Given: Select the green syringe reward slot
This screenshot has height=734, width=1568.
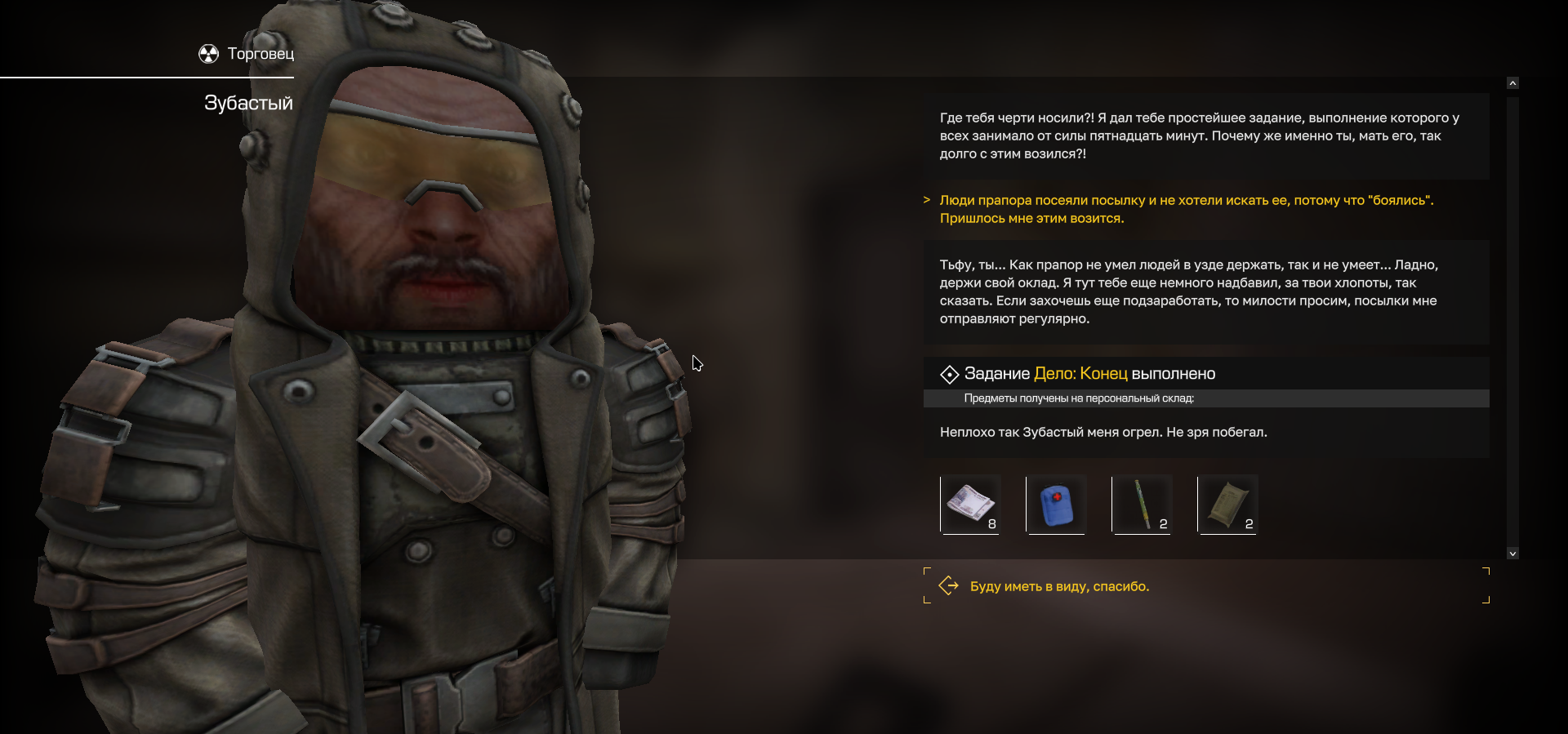Looking at the screenshot, I should pos(1142,504).
